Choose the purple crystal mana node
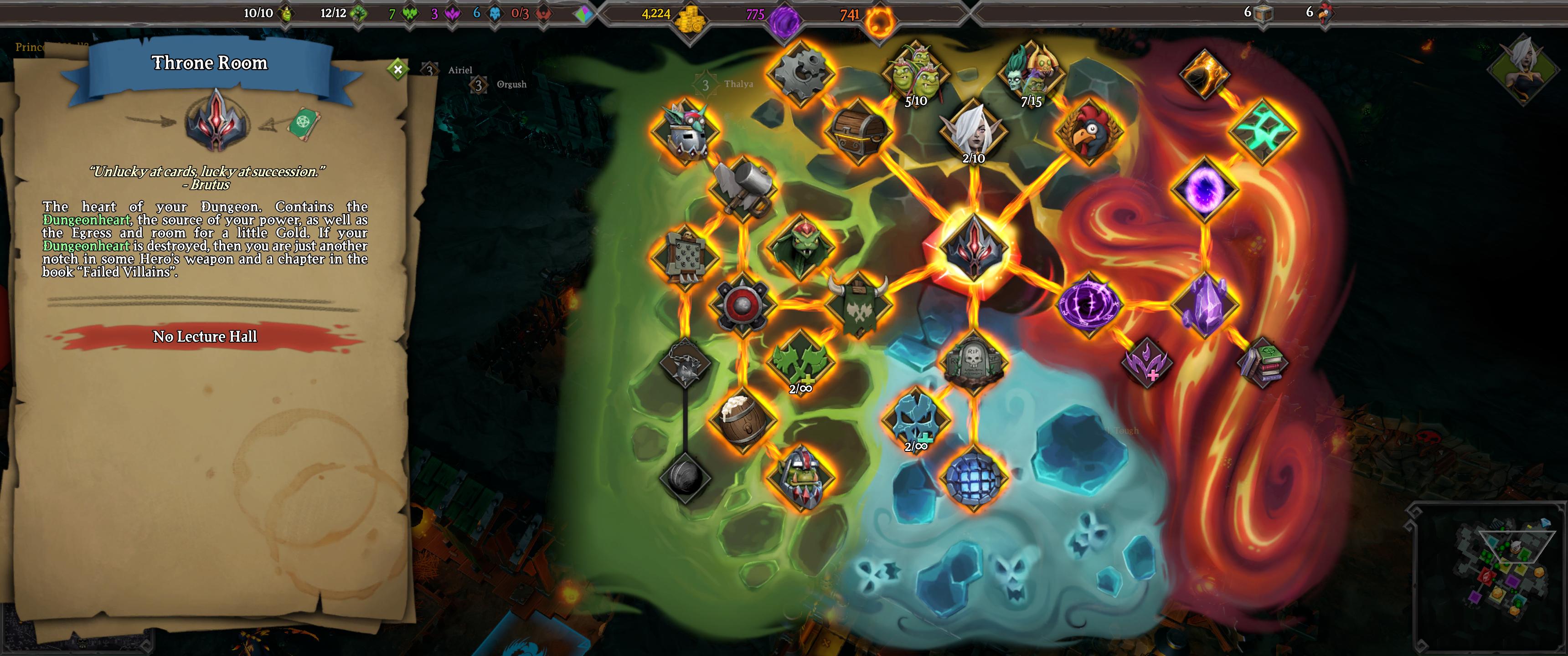The width and height of the screenshot is (1568, 656). tap(1205, 304)
